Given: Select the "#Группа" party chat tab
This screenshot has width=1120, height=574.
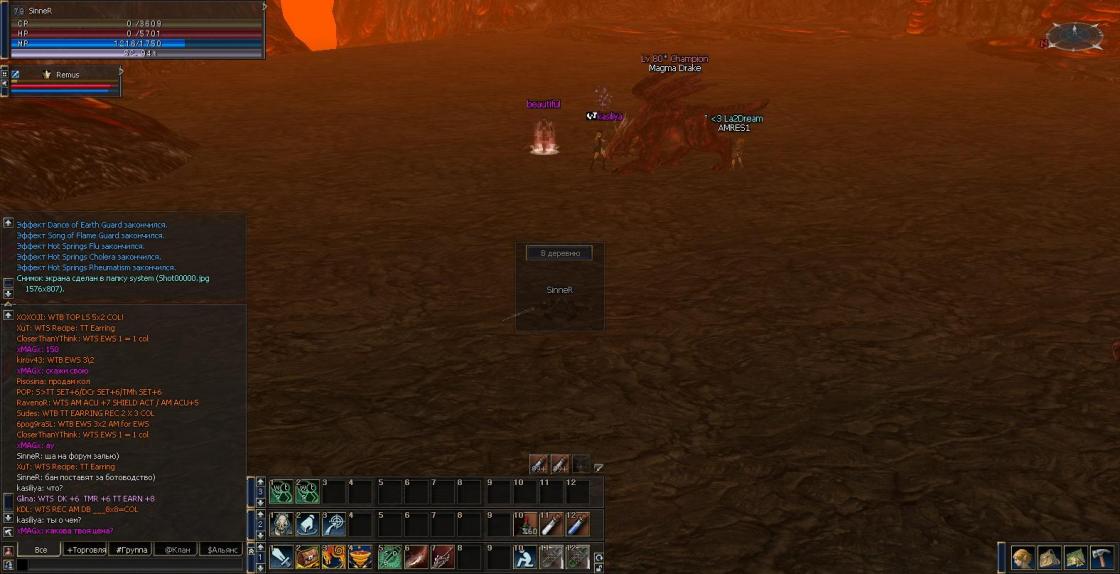Looking at the screenshot, I should [x=131, y=549].
